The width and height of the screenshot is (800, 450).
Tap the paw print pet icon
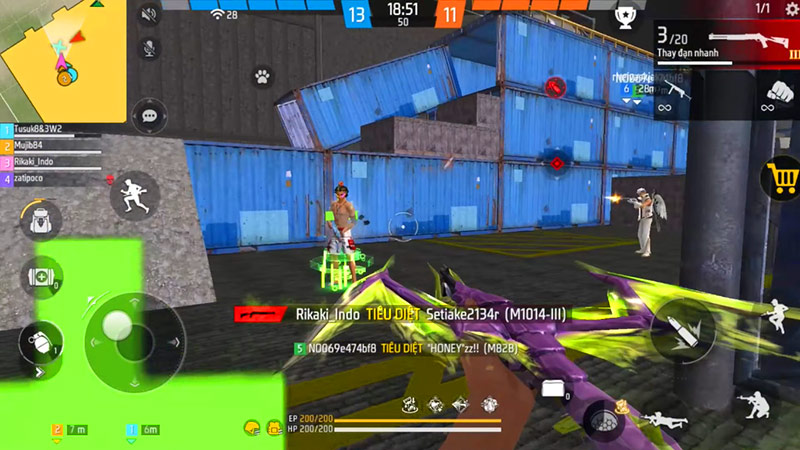(262, 75)
